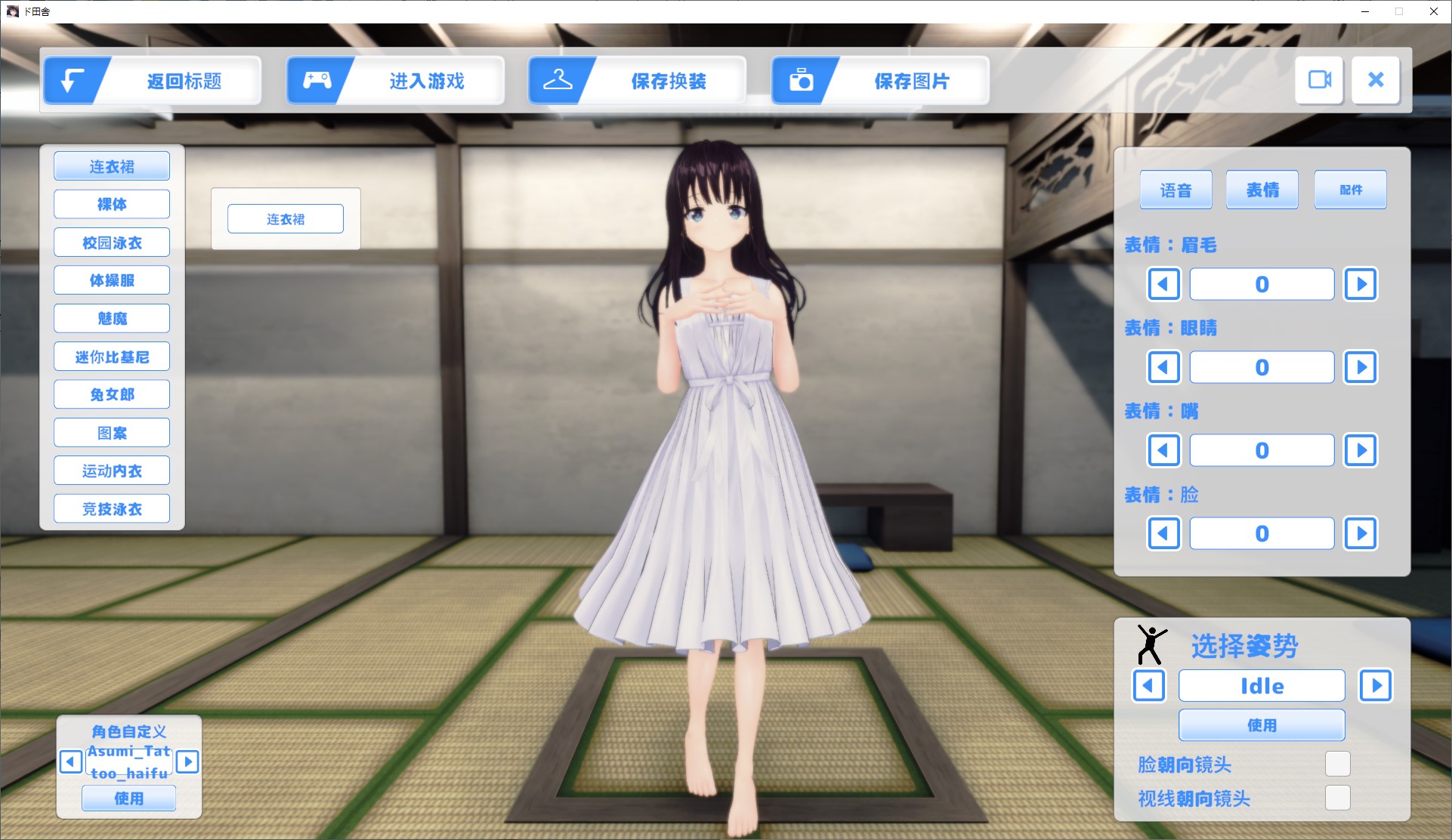1452x840 pixels.
Task: Click the 眼睛 value field showing 0
Action: point(1261,367)
